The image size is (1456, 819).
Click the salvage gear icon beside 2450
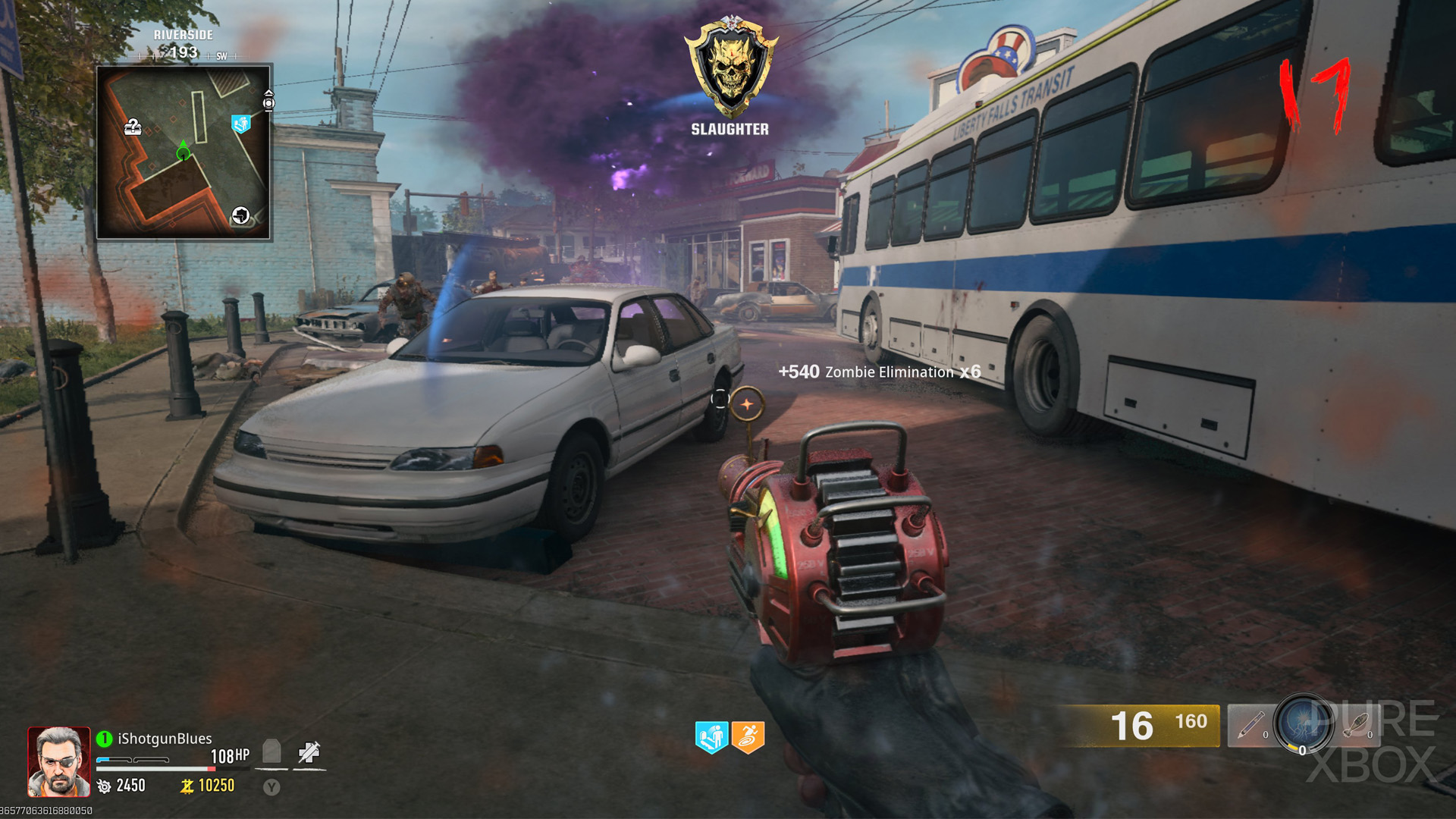104,786
